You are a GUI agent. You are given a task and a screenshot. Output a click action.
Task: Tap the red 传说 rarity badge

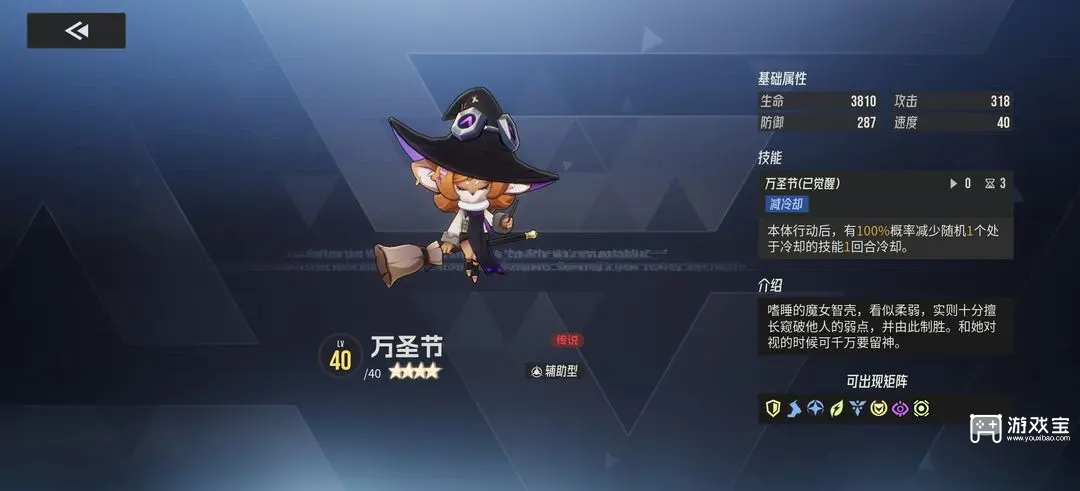(x=569, y=340)
